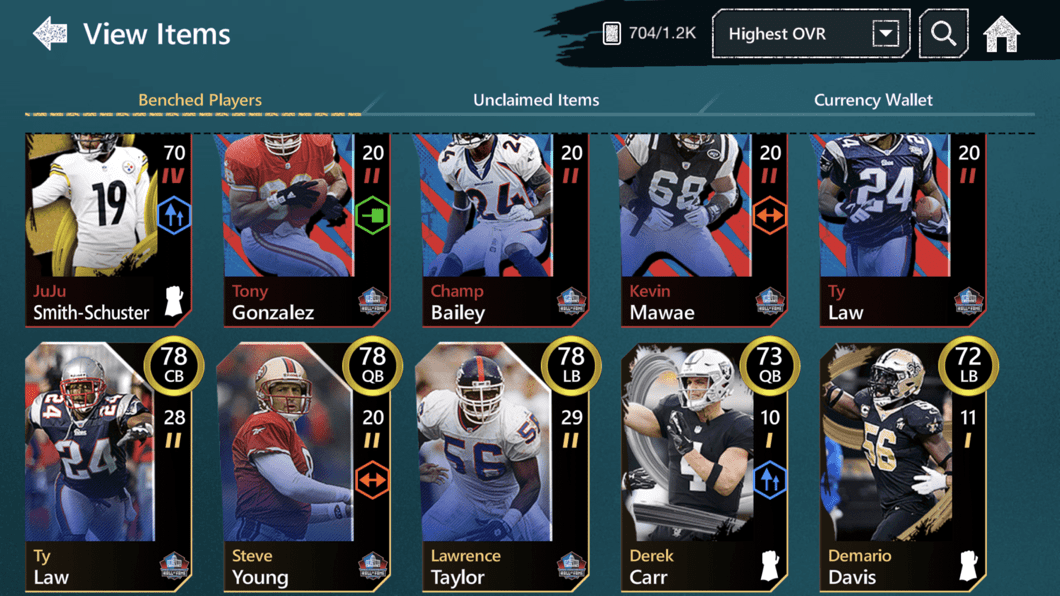Open the Currency Wallet tab
This screenshot has height=596, width=1060.
[873, 100]
